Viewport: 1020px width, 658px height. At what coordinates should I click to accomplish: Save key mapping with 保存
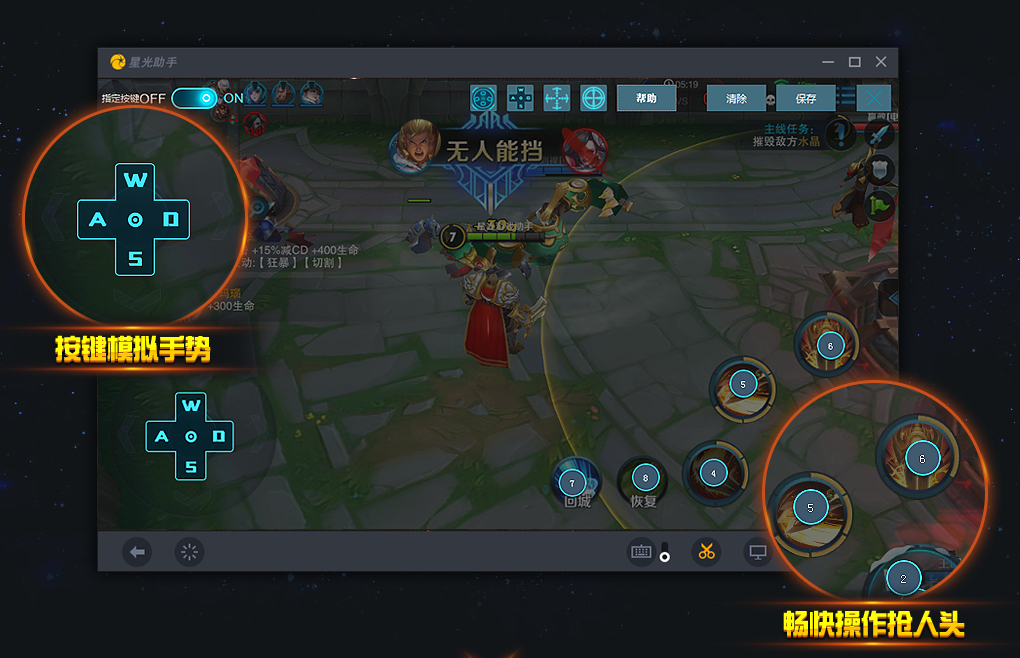click(806, 98)
